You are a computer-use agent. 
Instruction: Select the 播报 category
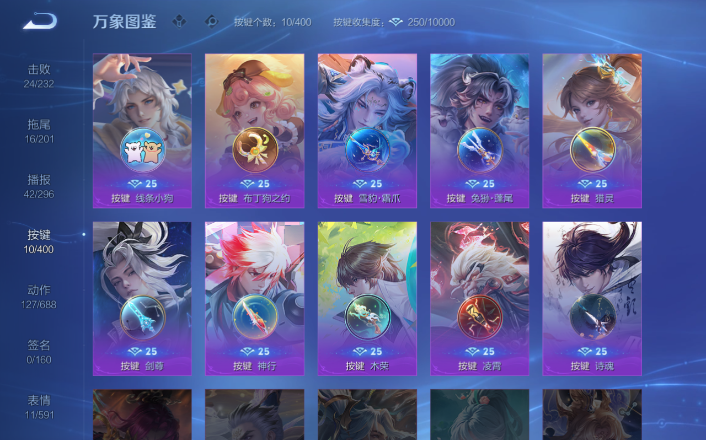point(39,185)
